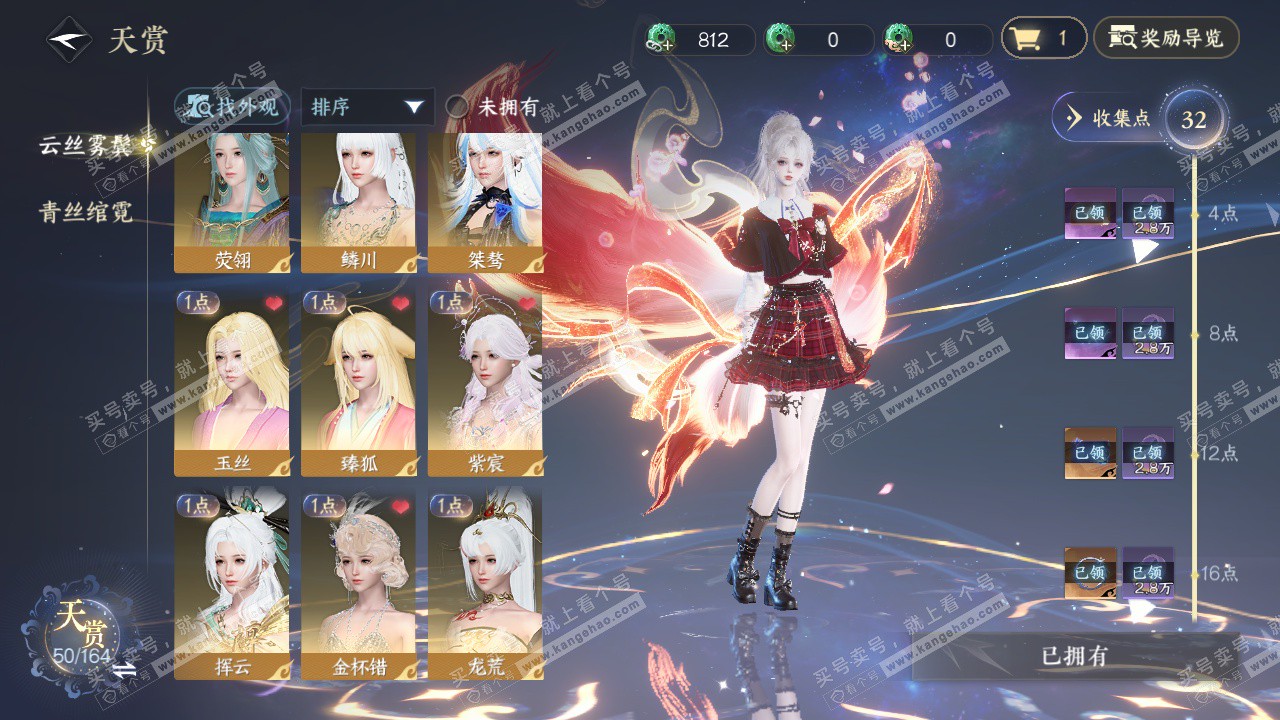Select the 鳞川 hairstyle card
Screen dimensions: 1280x720
click(359, 203)
